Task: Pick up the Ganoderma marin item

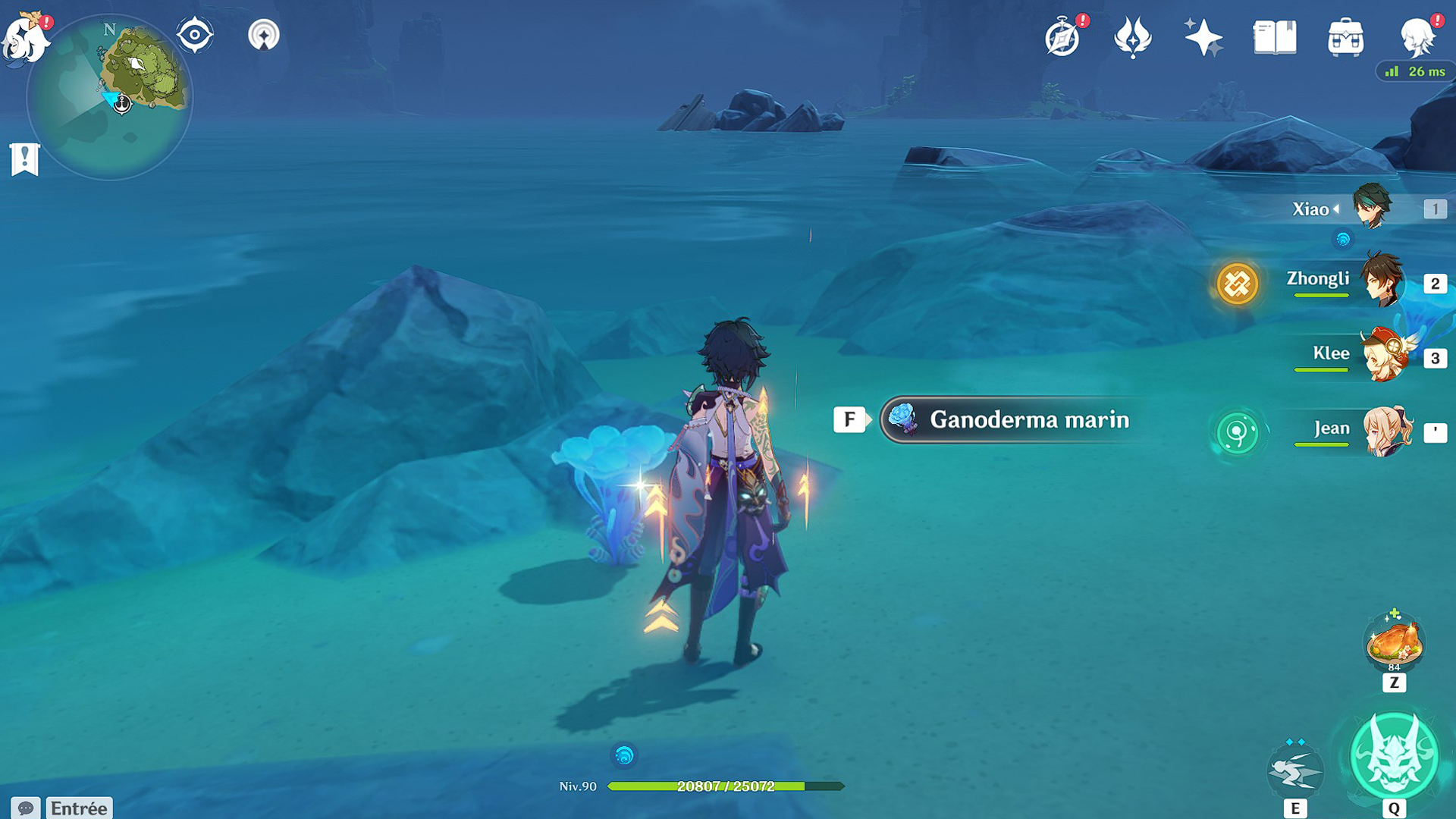Action: click(x=1012, y=419)
